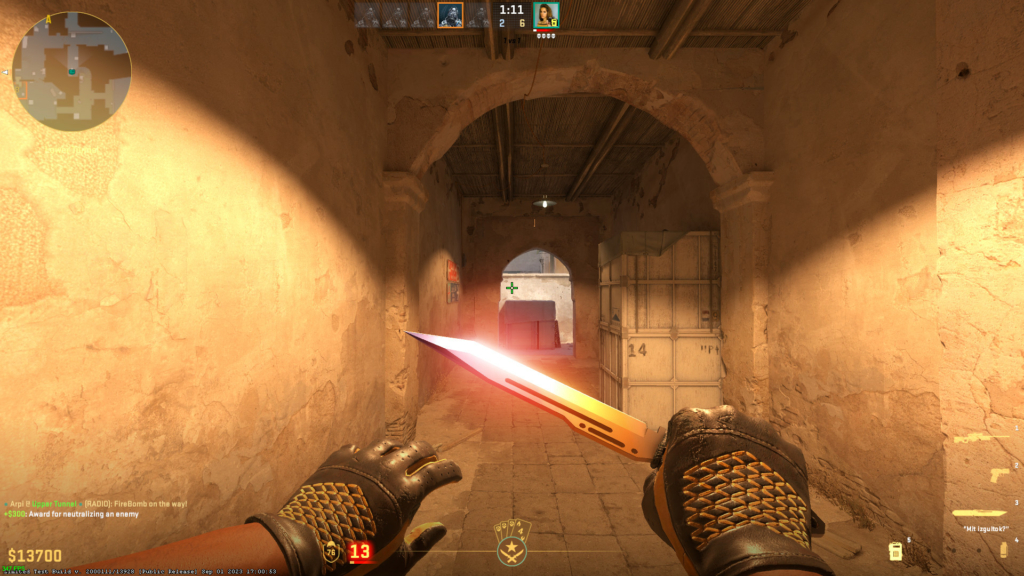
Task: Select the grenade slot icon
Action: tap(1002, 548)
